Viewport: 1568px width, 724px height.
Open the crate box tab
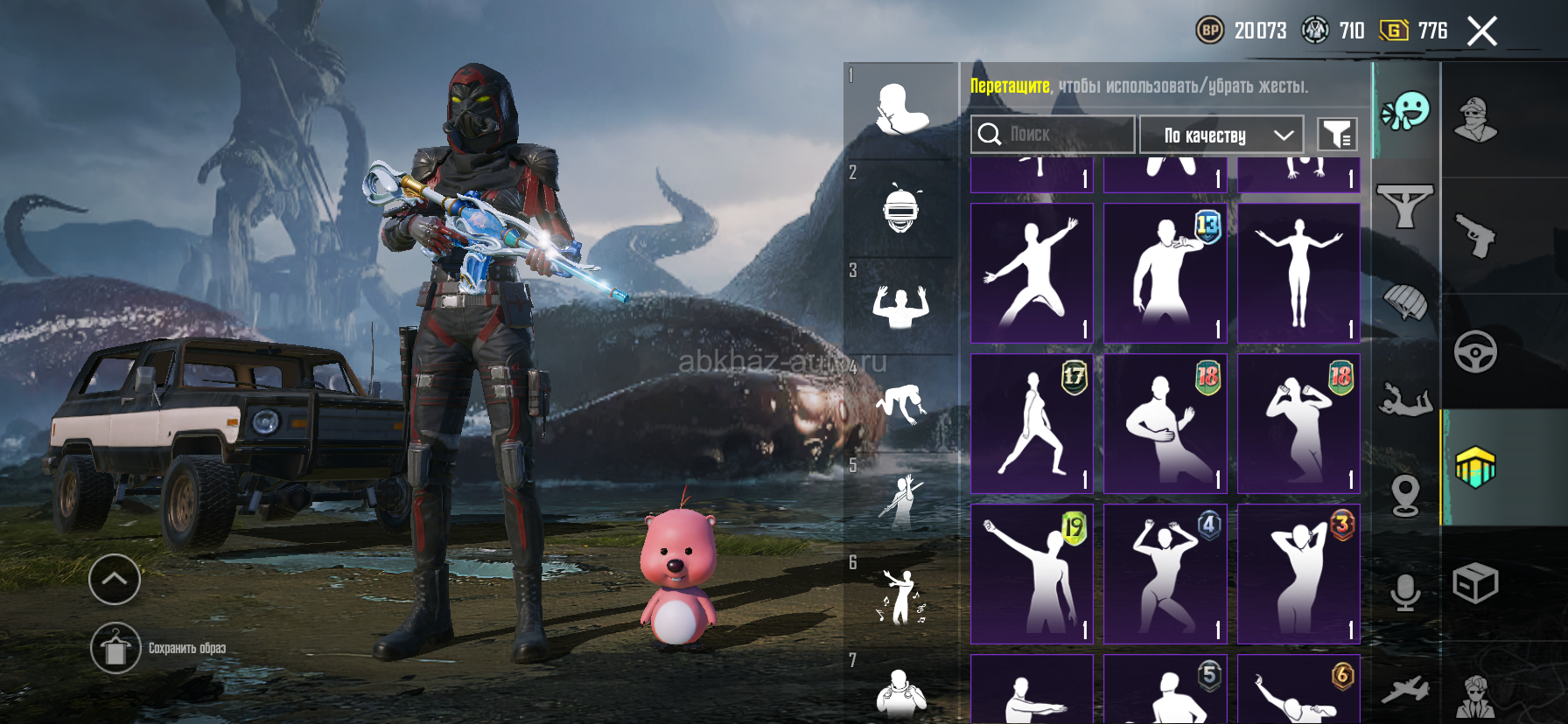pyautogui.click(x=1476, y=583)
